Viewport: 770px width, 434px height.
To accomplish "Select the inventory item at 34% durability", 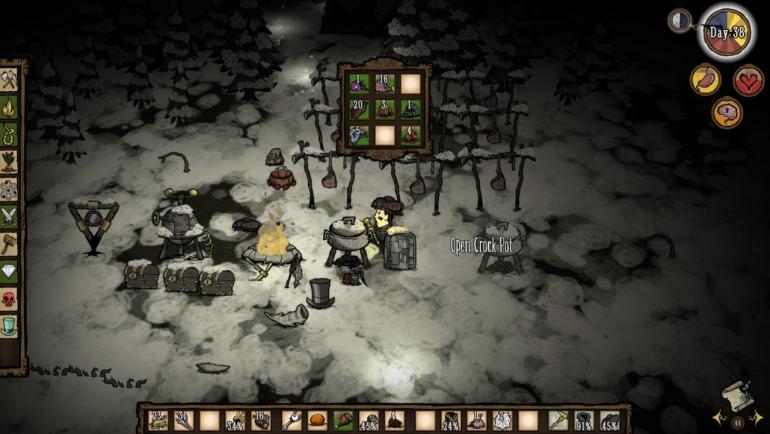I will point(235,420).
